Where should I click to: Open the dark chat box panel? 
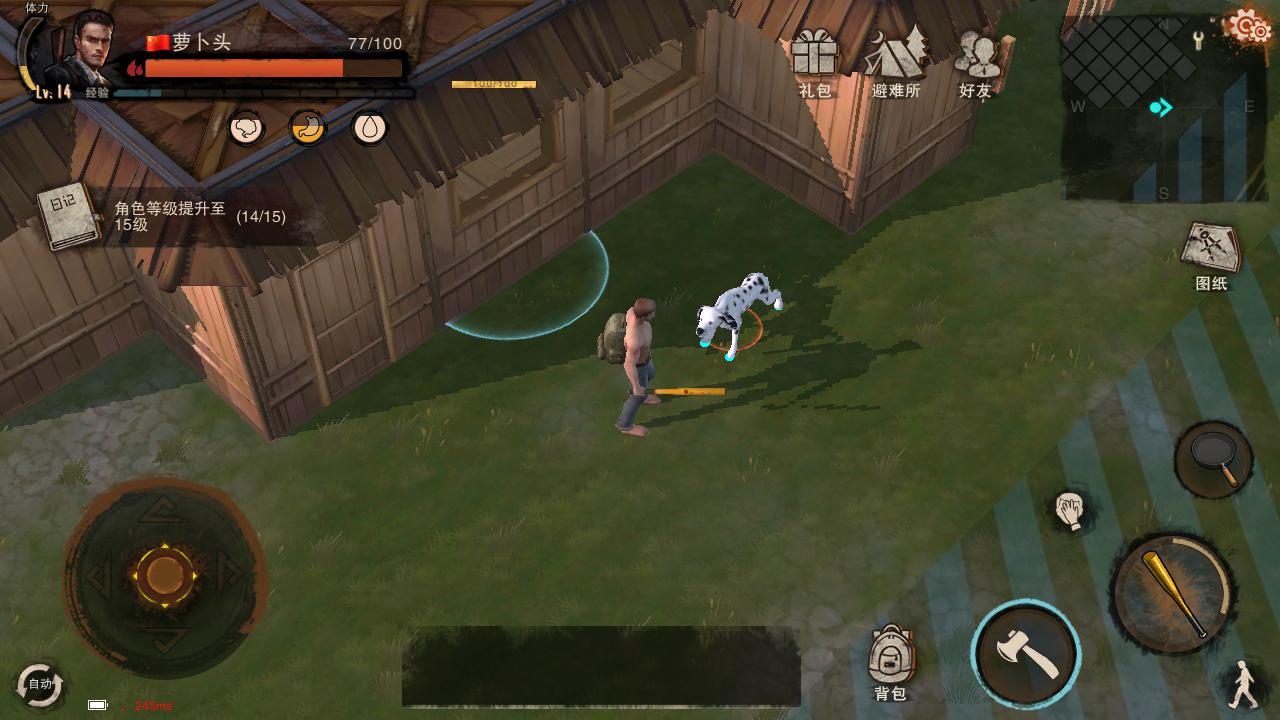pos(600,666)
